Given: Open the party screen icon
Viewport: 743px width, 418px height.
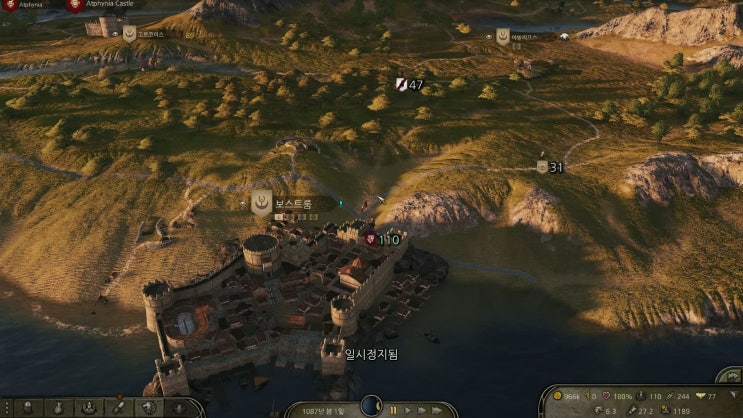Looking at the screenshot, I should click(89, 408).
